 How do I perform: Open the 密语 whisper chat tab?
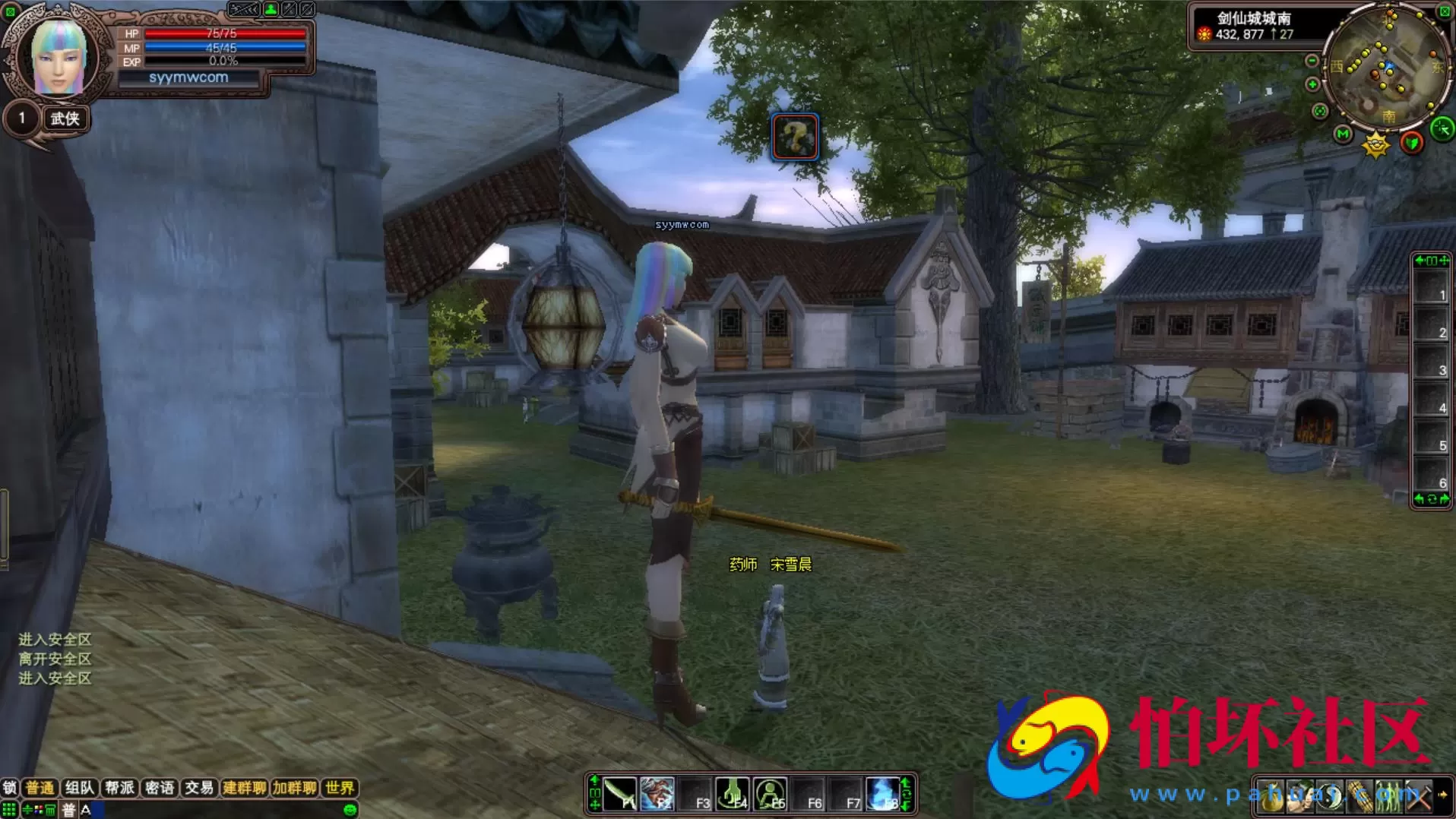pos(160,788)
